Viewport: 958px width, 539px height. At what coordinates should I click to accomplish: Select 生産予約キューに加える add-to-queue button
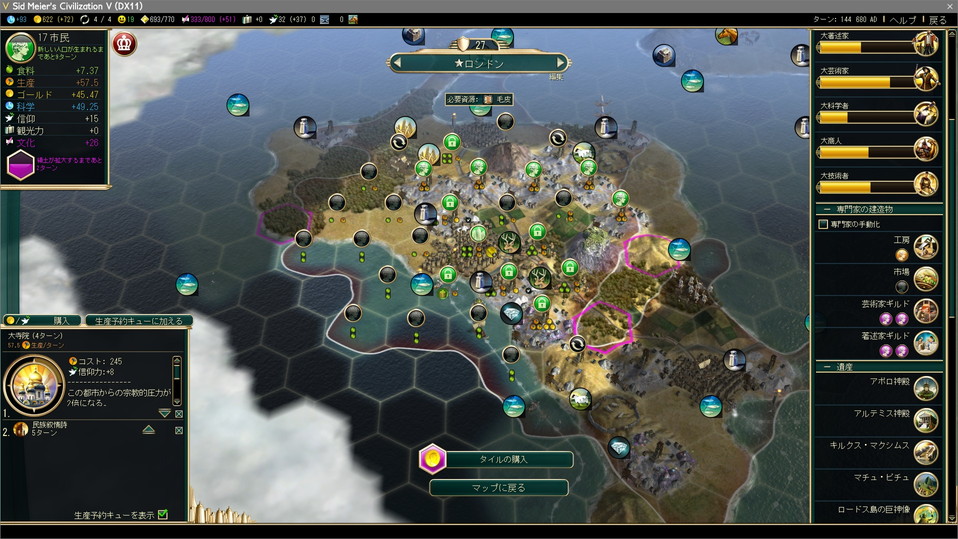click(138, 321)
